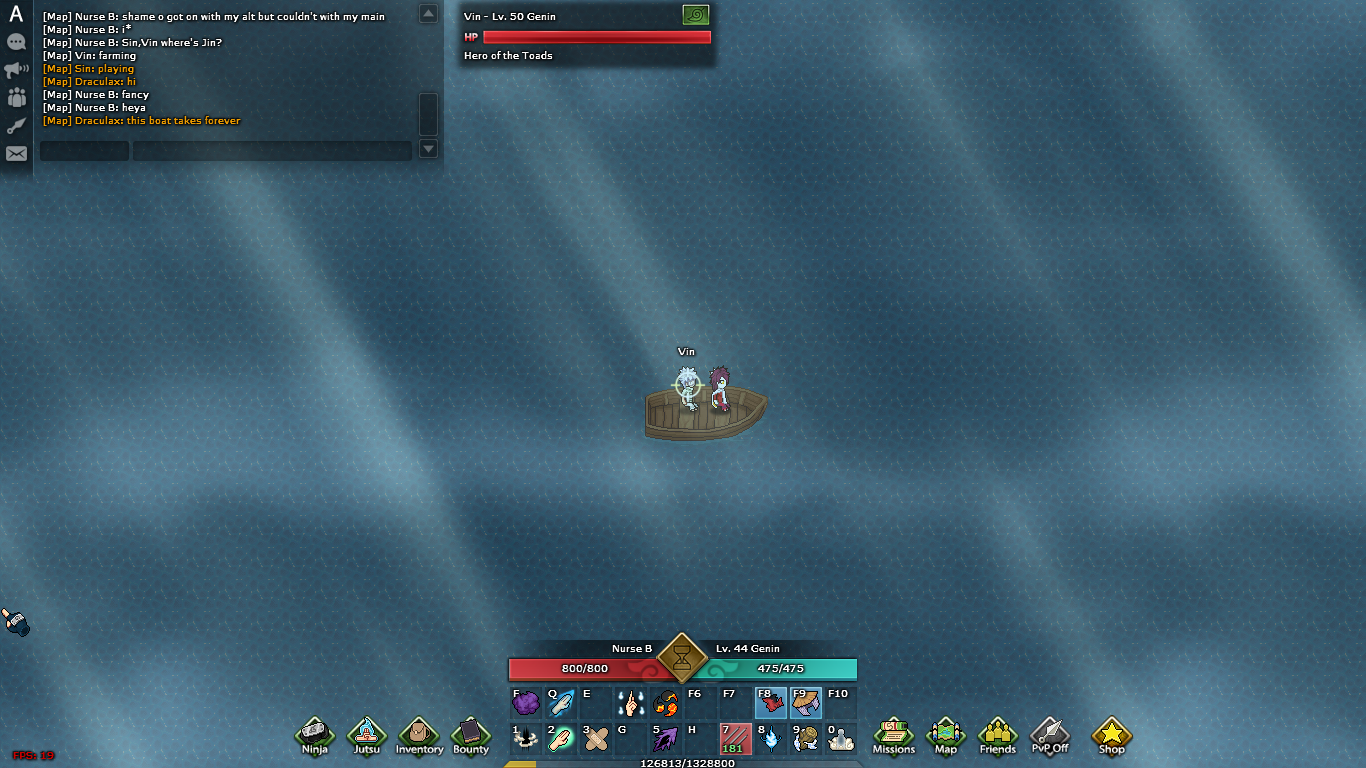
Task: Open the Inventory bag
Action: point(419,735)
